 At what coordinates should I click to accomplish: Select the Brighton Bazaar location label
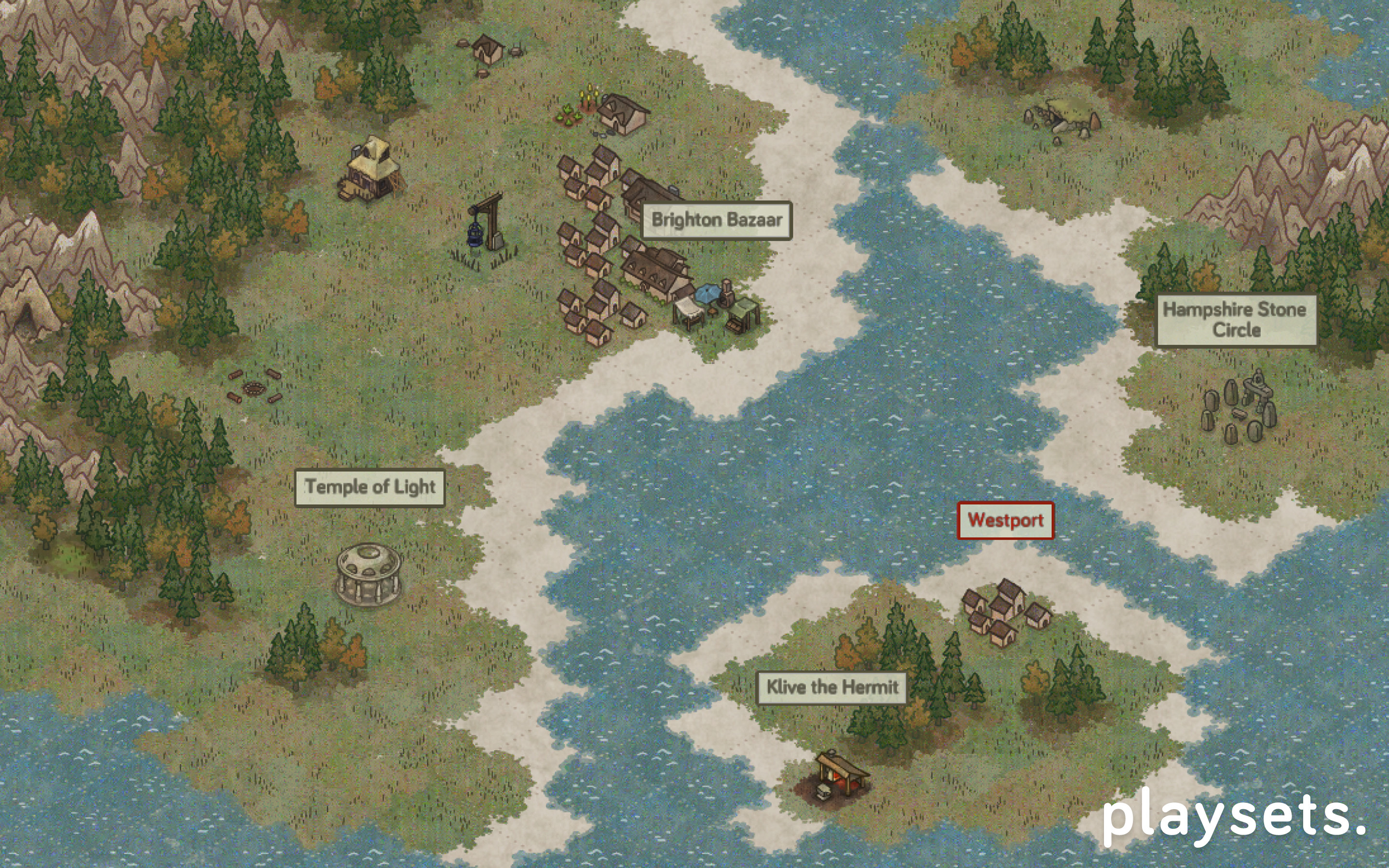(x=716, y=220)
